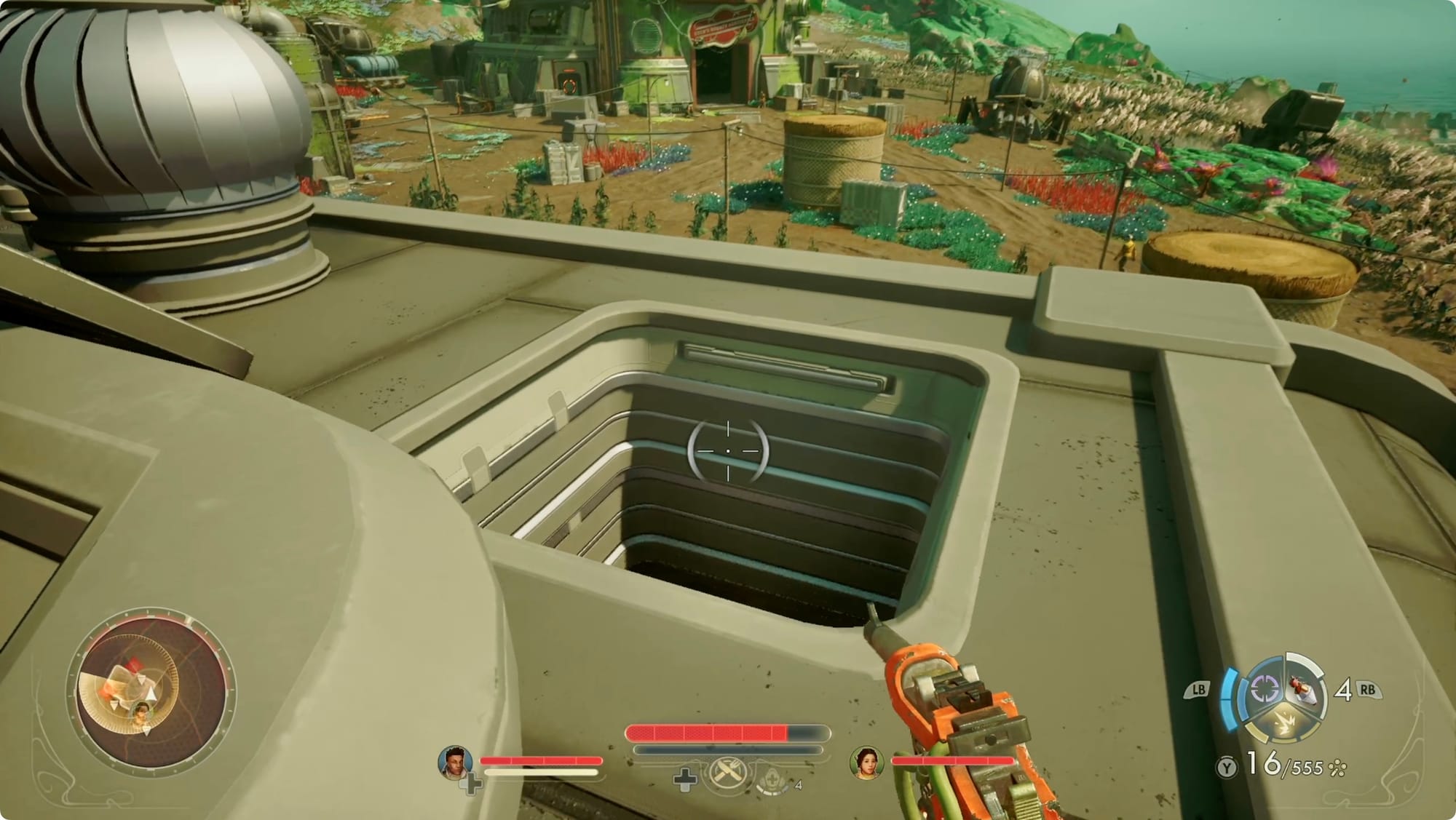This screenshot has width=1456, height=820.
Task: Click the LB bumper prompt left of the weapon wheel
Action: 1198,689
